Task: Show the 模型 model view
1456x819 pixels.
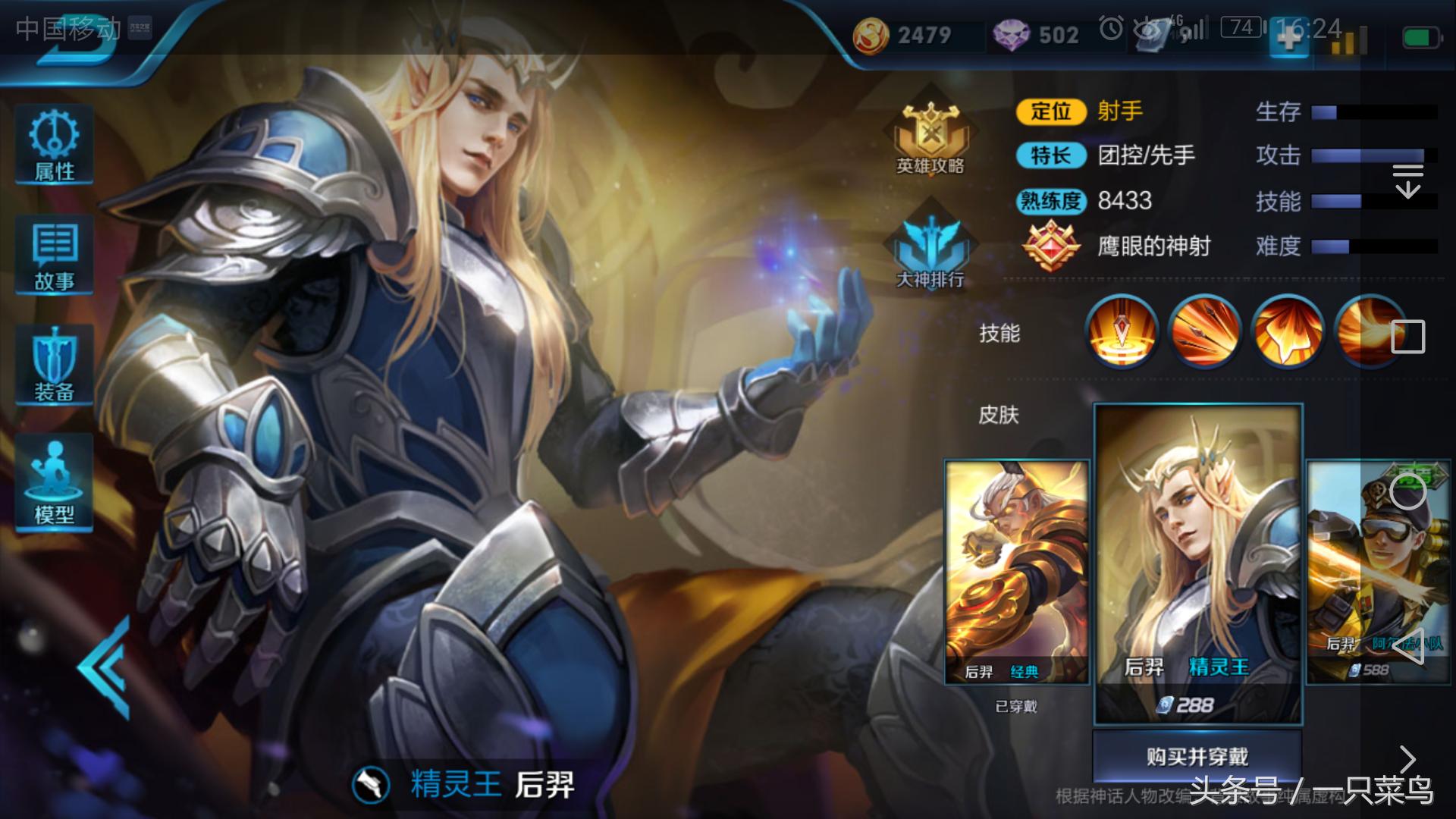Action: point(54,483)
